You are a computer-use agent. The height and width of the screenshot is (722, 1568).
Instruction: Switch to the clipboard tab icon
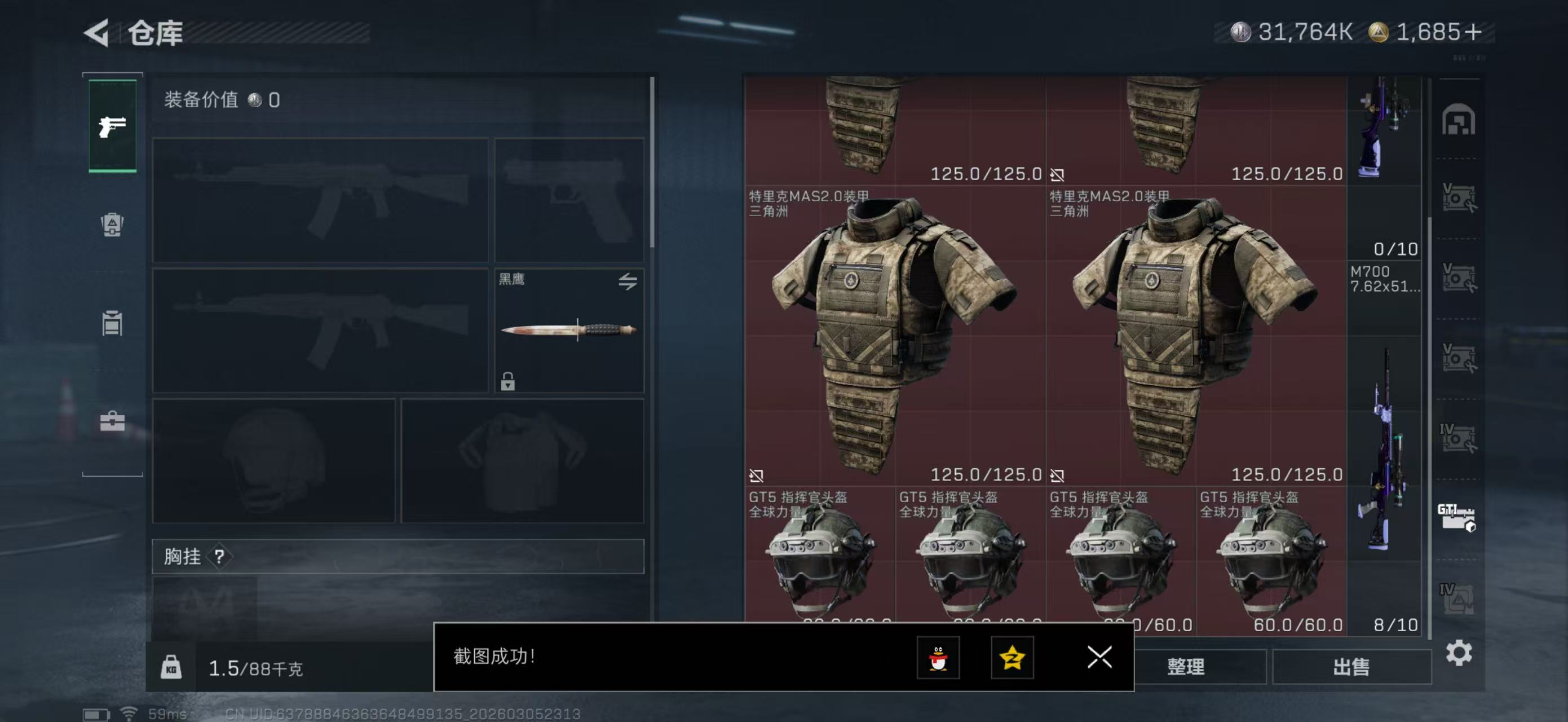[x=113, y=323]
